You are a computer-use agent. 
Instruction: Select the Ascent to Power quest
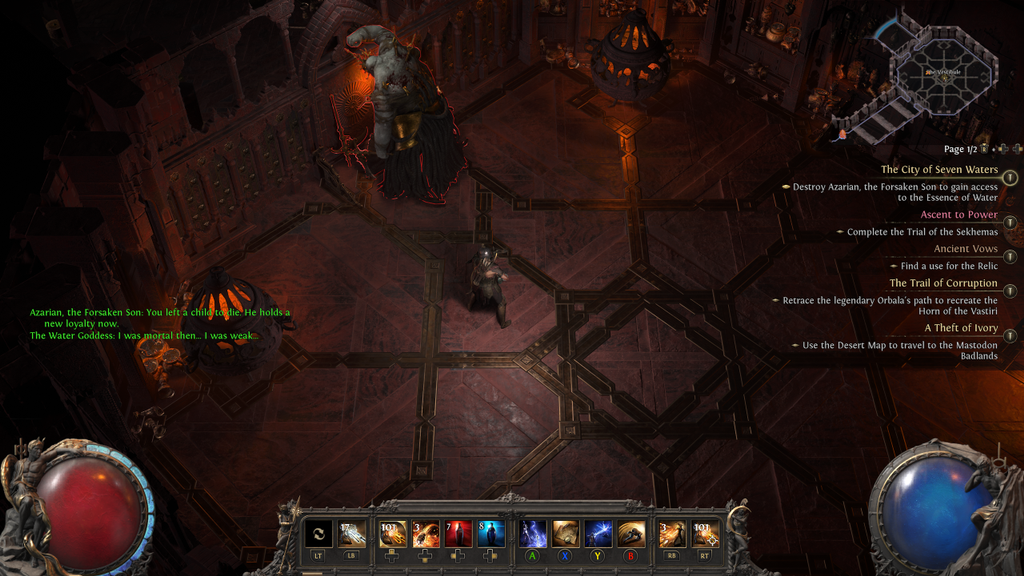[x=959, y=215]
